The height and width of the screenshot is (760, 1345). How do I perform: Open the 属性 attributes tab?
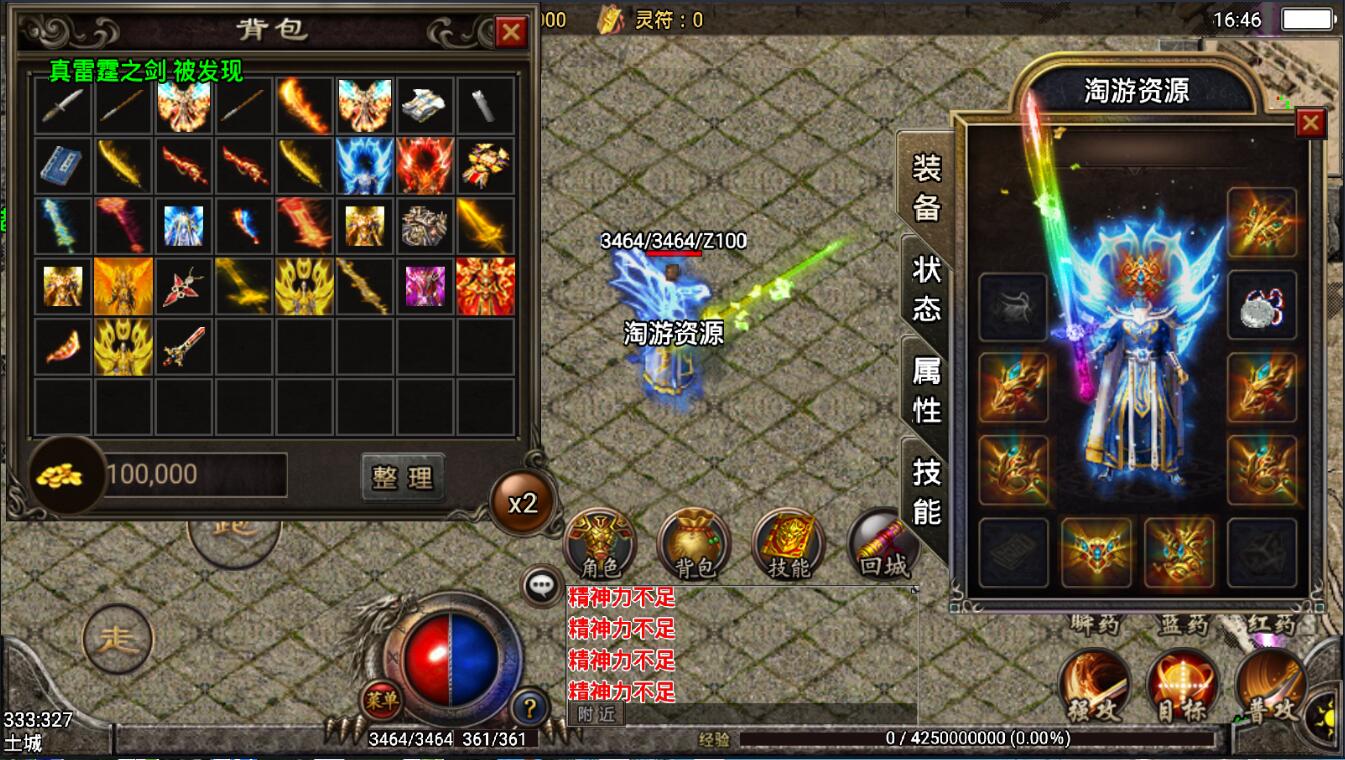point(926,389)
